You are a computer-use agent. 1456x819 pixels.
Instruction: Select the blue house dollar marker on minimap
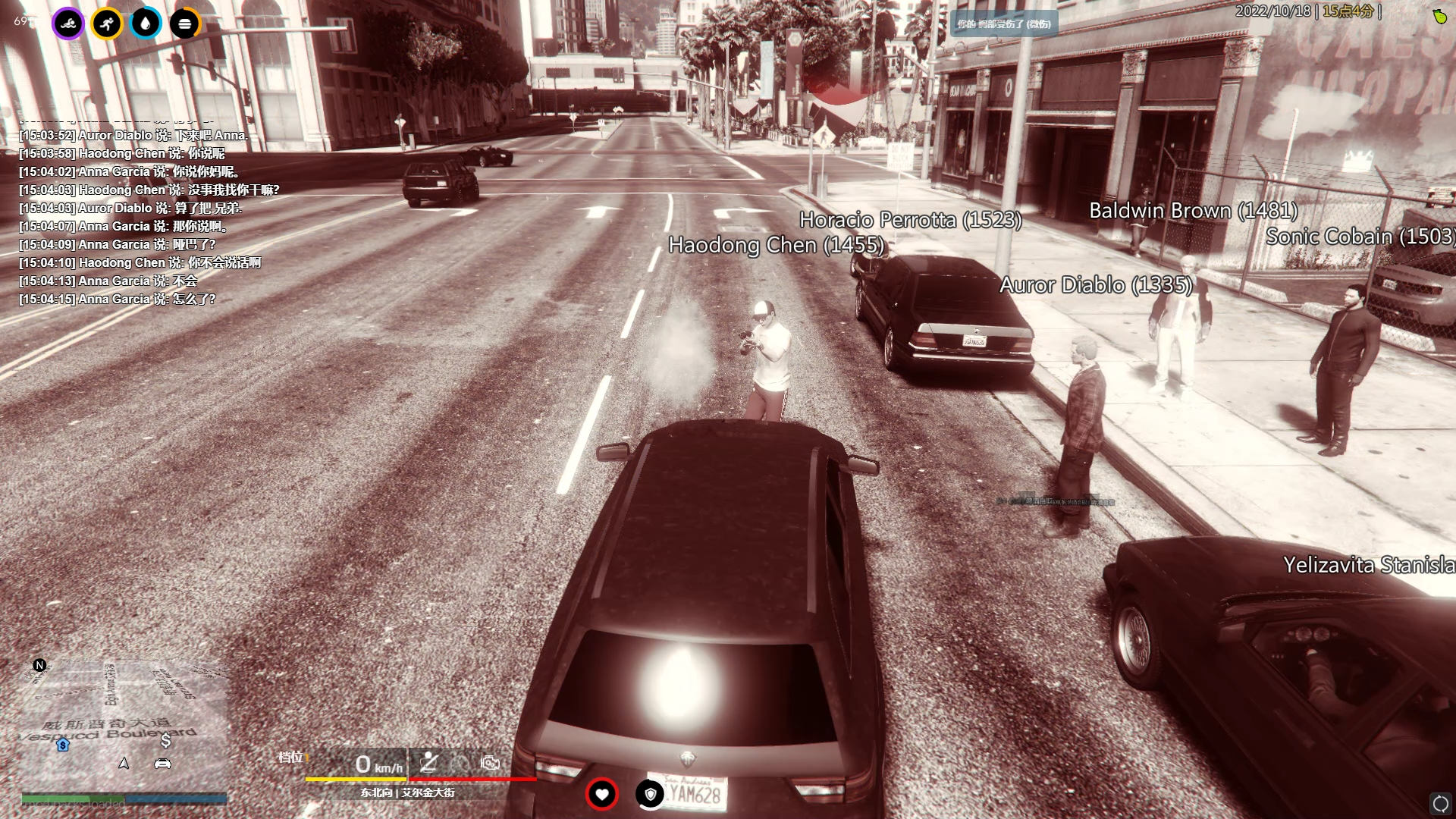[x=63, y=745]
